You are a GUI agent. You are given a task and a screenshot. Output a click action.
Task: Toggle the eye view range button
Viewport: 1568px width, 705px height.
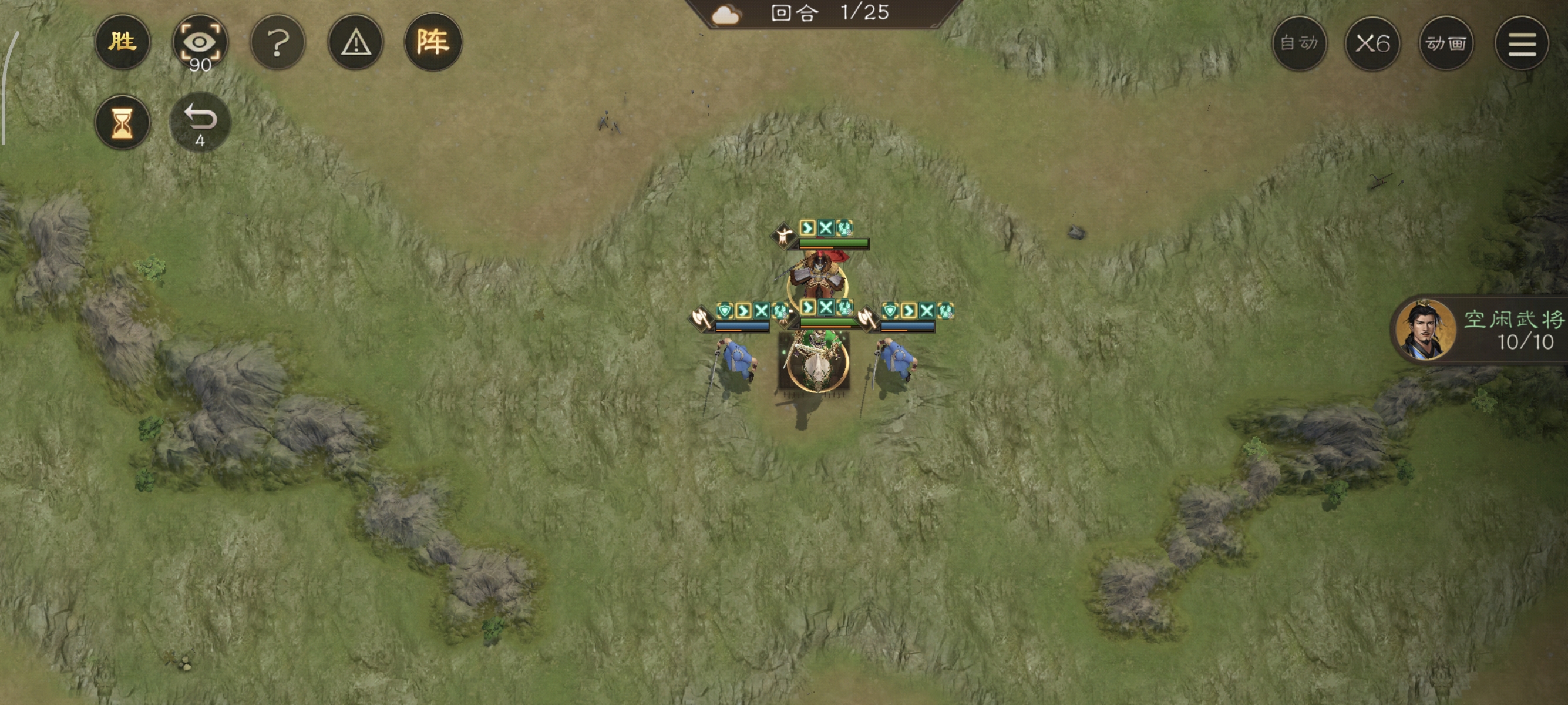coord(200,43)
